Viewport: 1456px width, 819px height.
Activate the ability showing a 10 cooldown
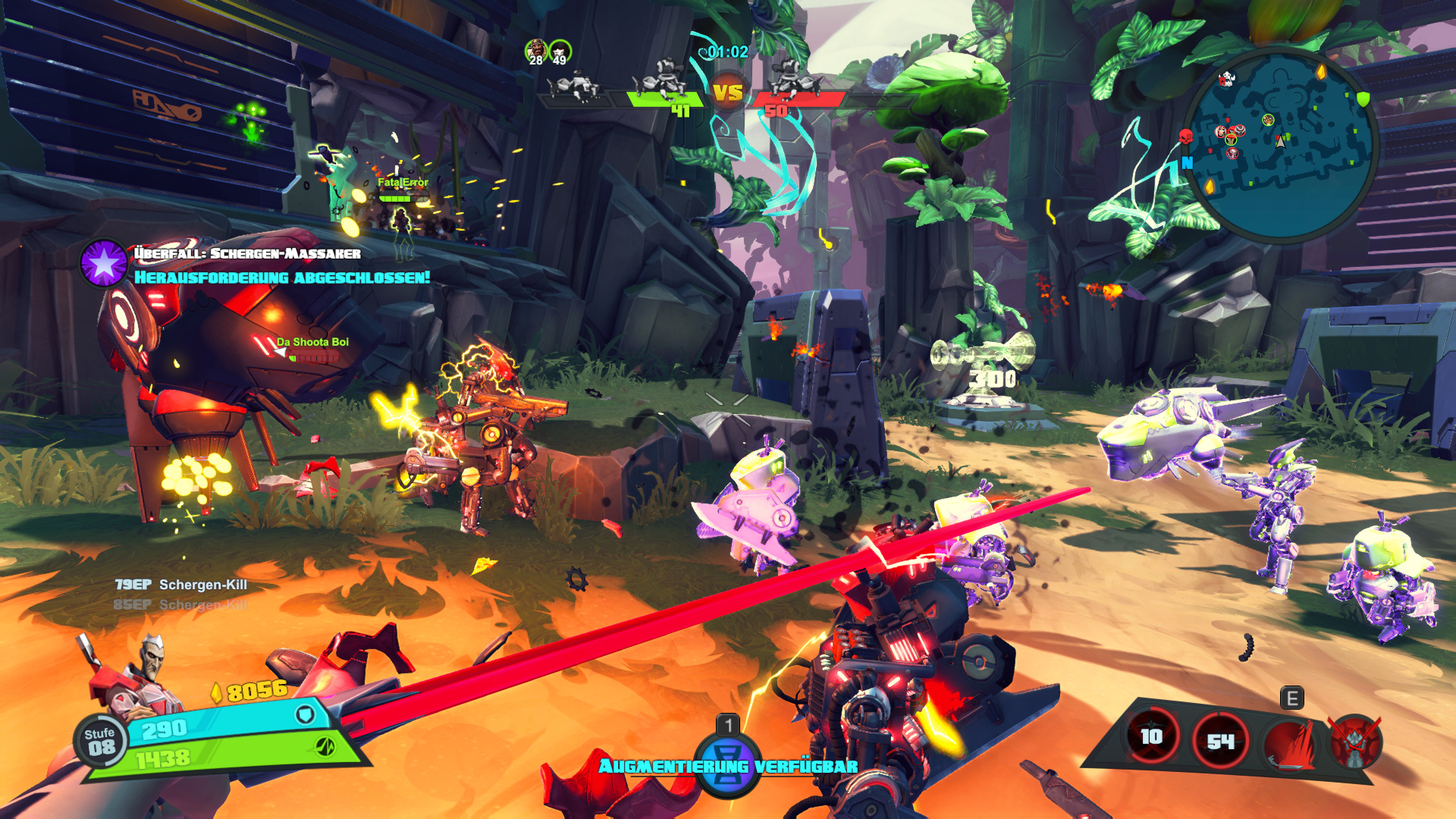1152,736
